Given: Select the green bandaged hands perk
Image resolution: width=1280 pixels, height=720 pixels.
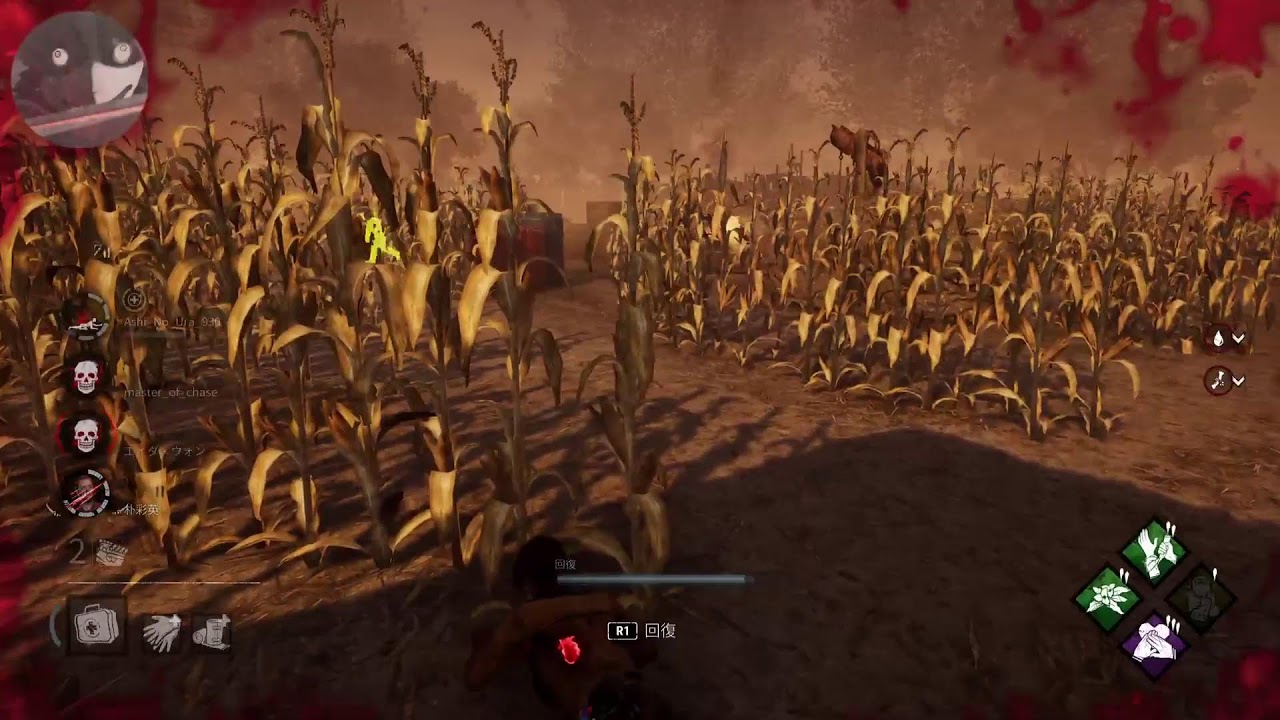Looking at the screenshot, I should tap(1154, 550).
